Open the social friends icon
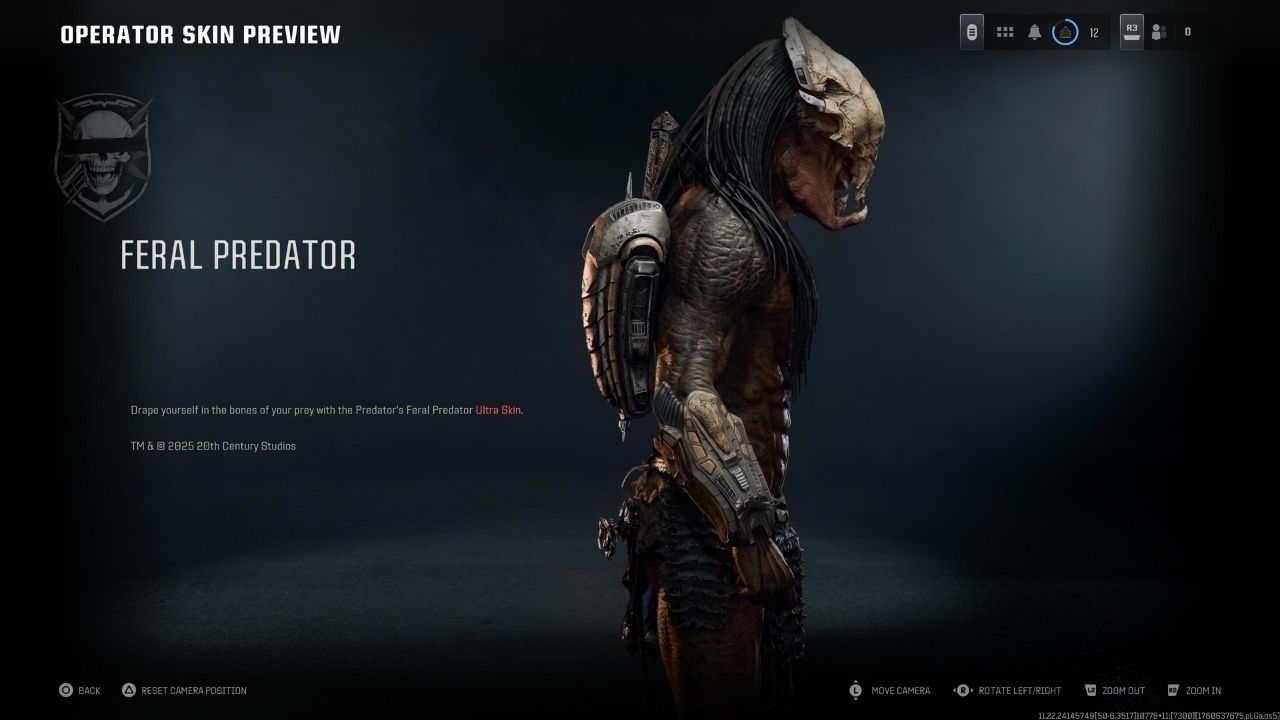1280x720 pixels. (x=1159, y=32)
